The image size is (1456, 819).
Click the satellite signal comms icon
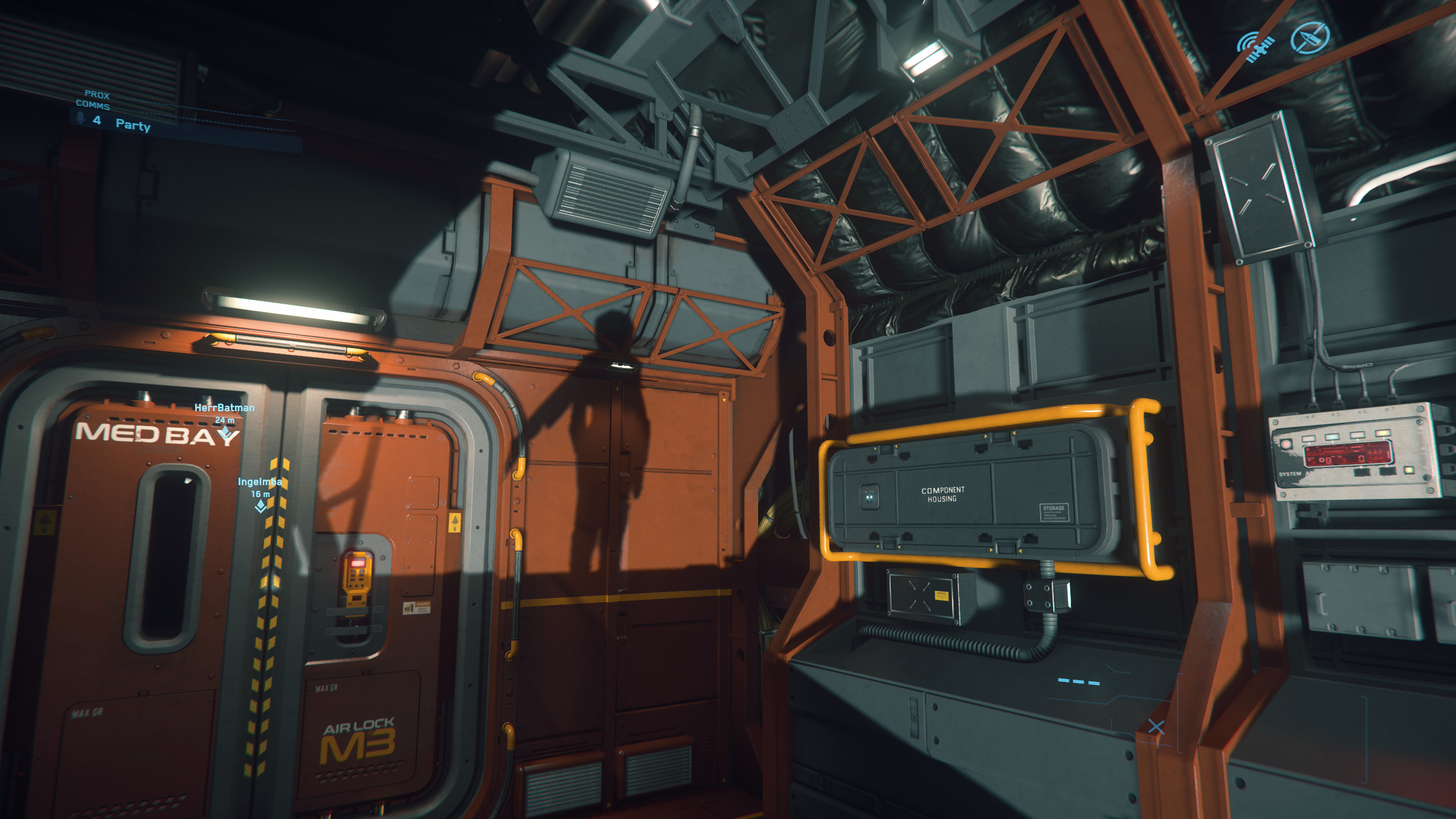click(1255, 45)
